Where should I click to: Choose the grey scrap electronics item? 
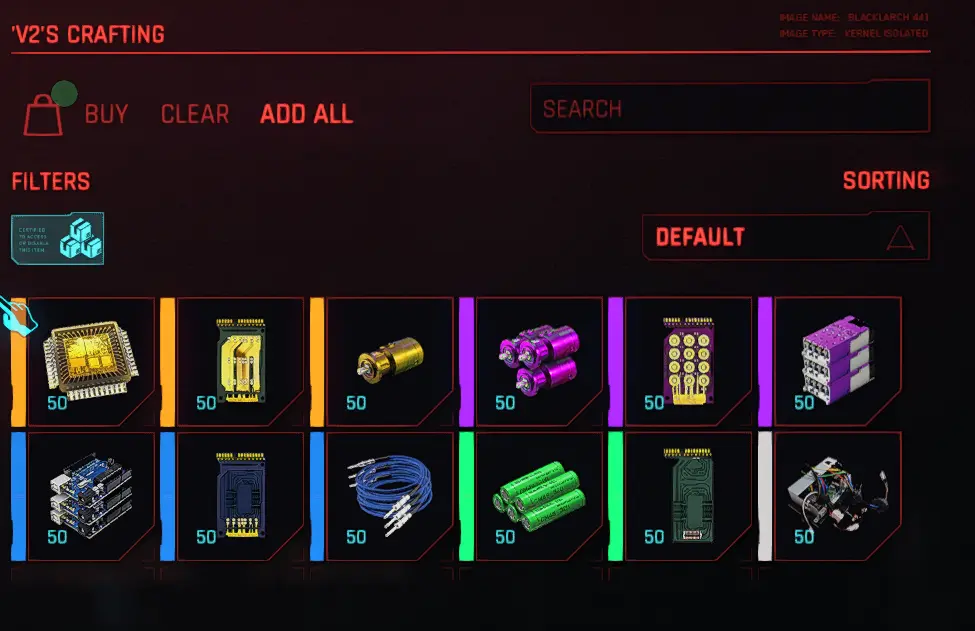click(838, 496)
